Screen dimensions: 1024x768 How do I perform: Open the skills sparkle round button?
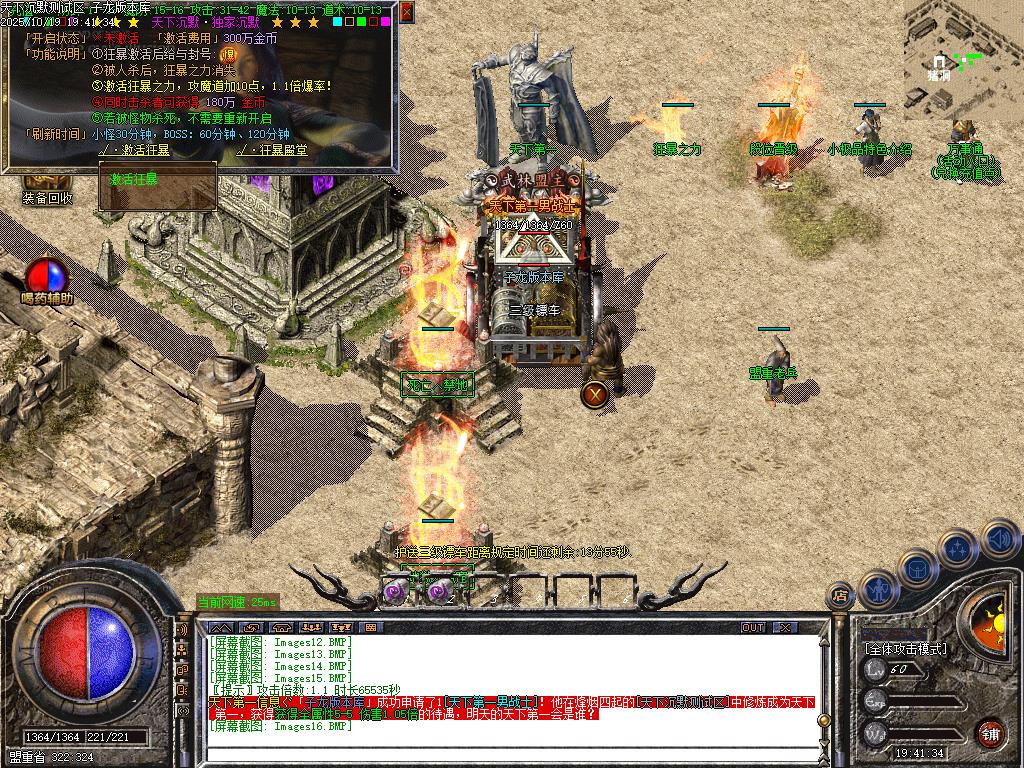(x=959, y=547)
